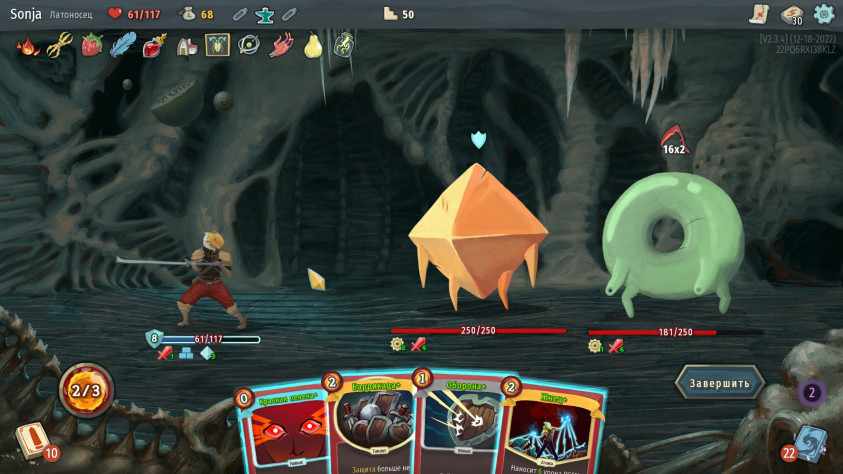View the discard pile
The image size is (843, 474).
[x=808, y=444]
